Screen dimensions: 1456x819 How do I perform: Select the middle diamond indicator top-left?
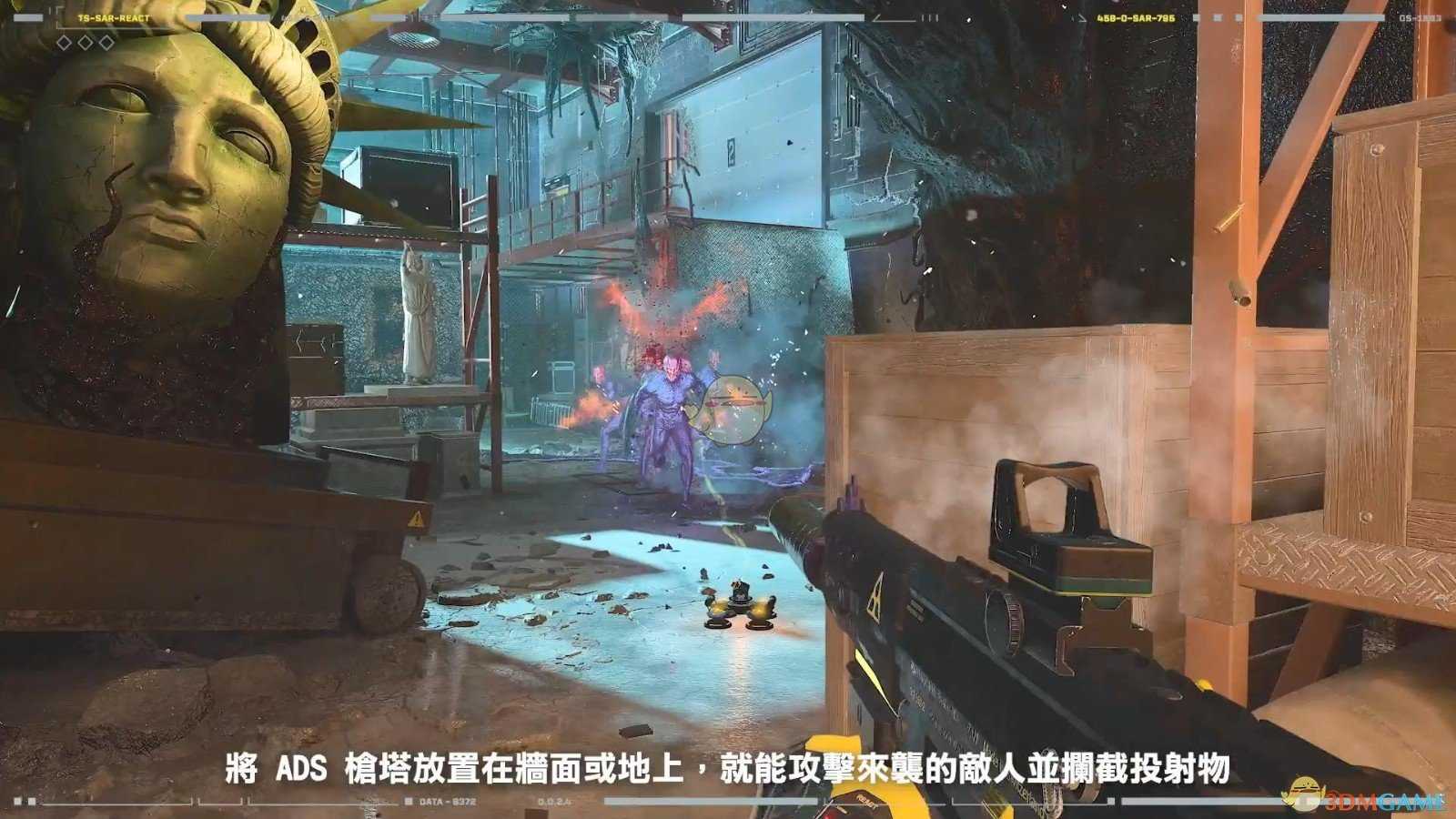84,43
